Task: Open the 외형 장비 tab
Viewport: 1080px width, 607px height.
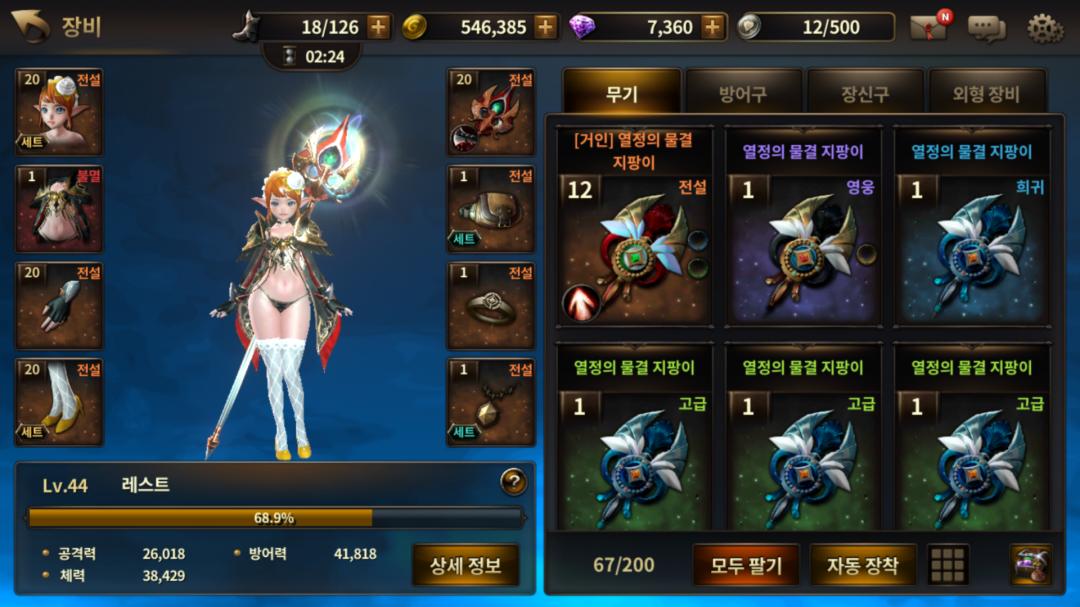Action: point(987,95)
